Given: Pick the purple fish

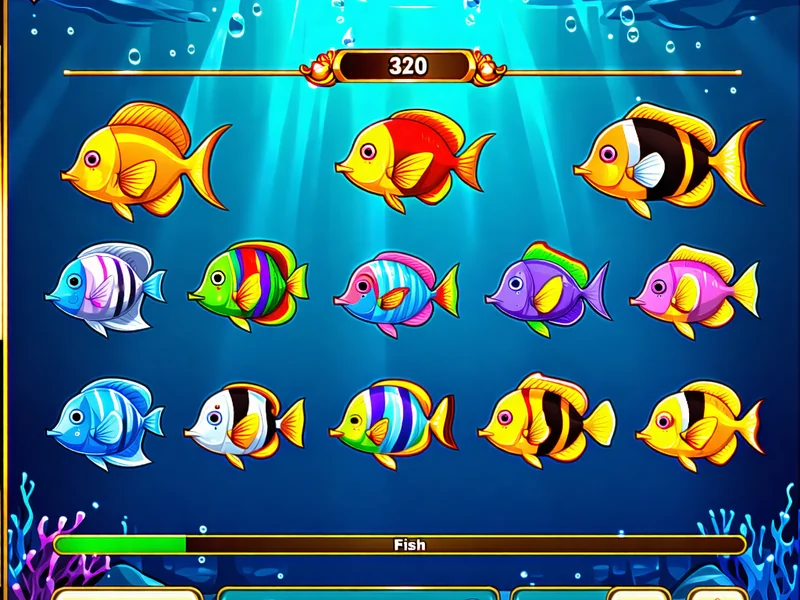Looking at the screenshot, I should tap(545, 288).
